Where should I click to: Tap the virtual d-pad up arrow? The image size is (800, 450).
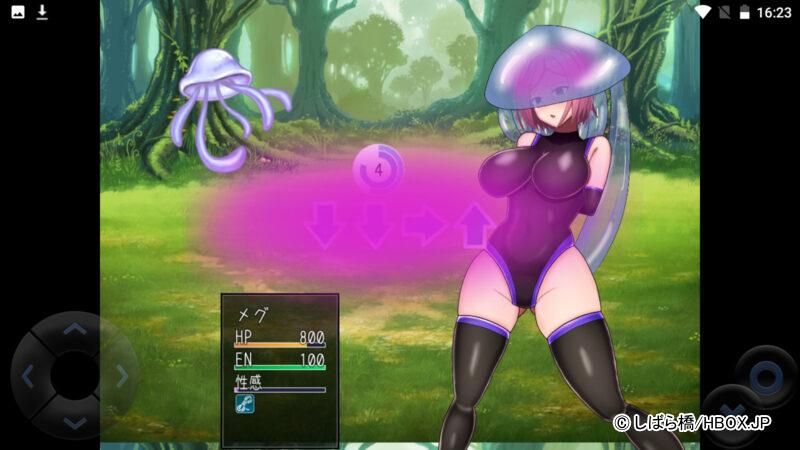click(74, 329)
